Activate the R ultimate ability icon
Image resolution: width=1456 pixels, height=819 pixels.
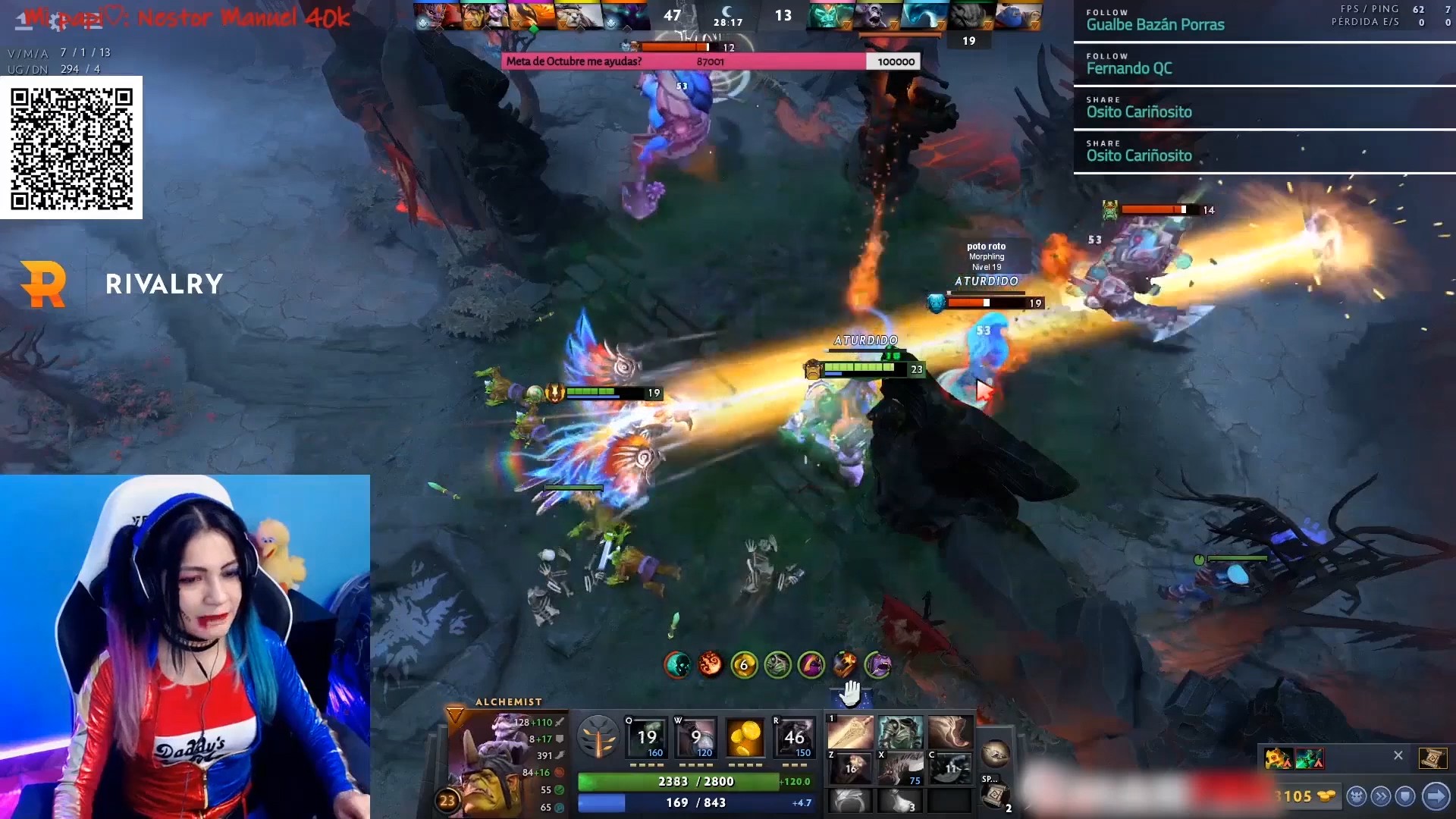pyautogui.click(x=793, y=737)
